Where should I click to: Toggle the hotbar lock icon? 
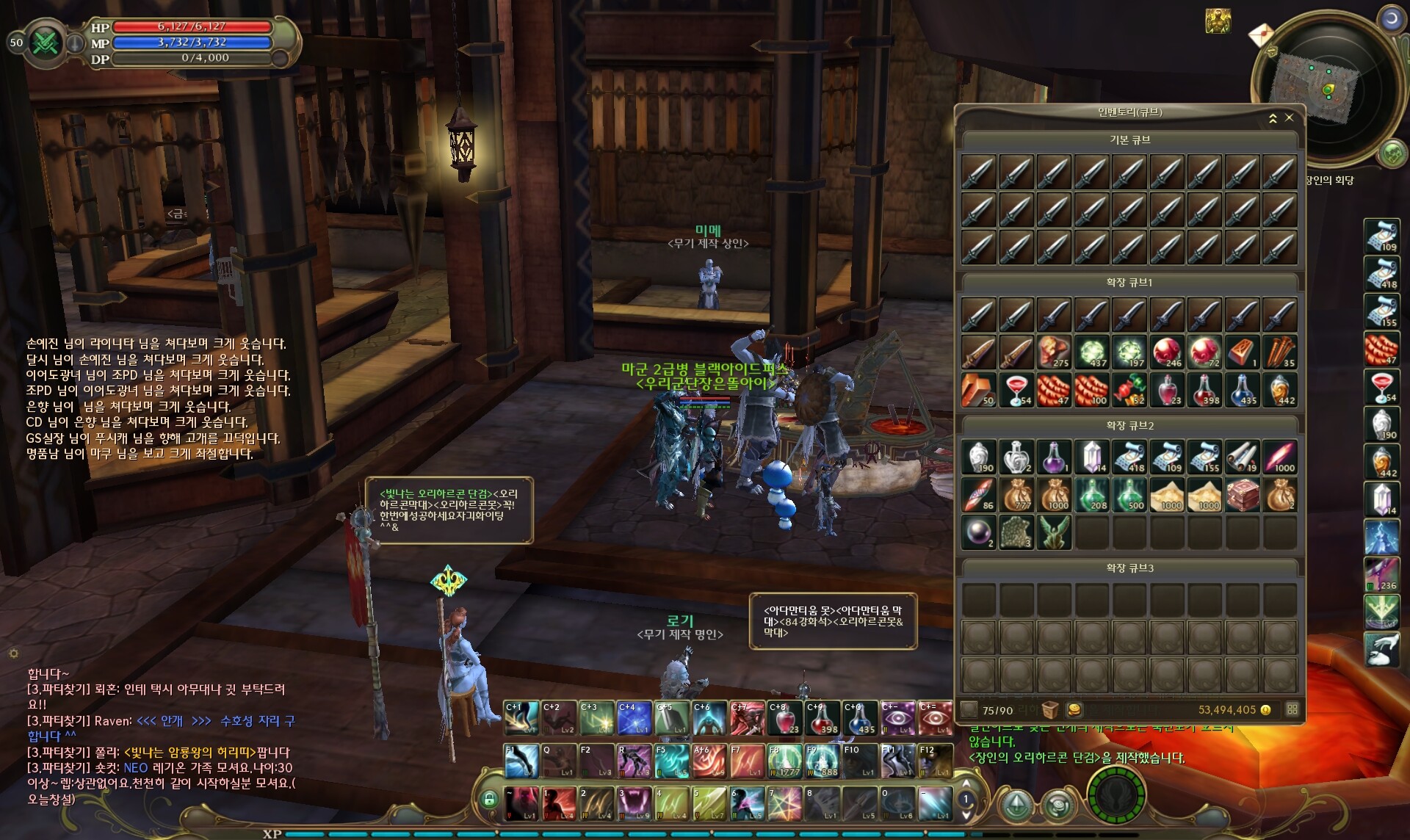488,800
